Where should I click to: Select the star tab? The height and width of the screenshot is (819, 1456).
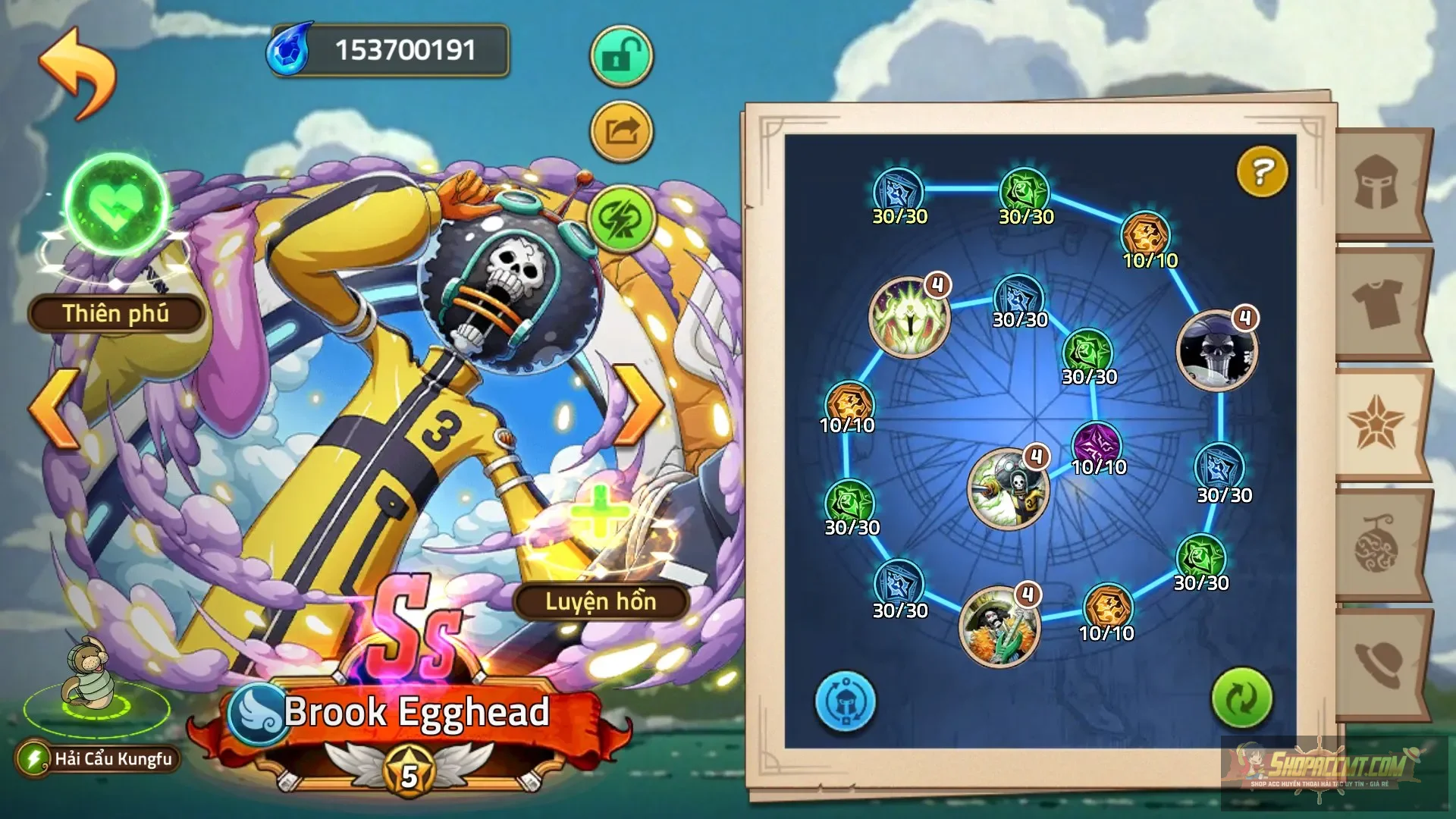(1376, 423)
